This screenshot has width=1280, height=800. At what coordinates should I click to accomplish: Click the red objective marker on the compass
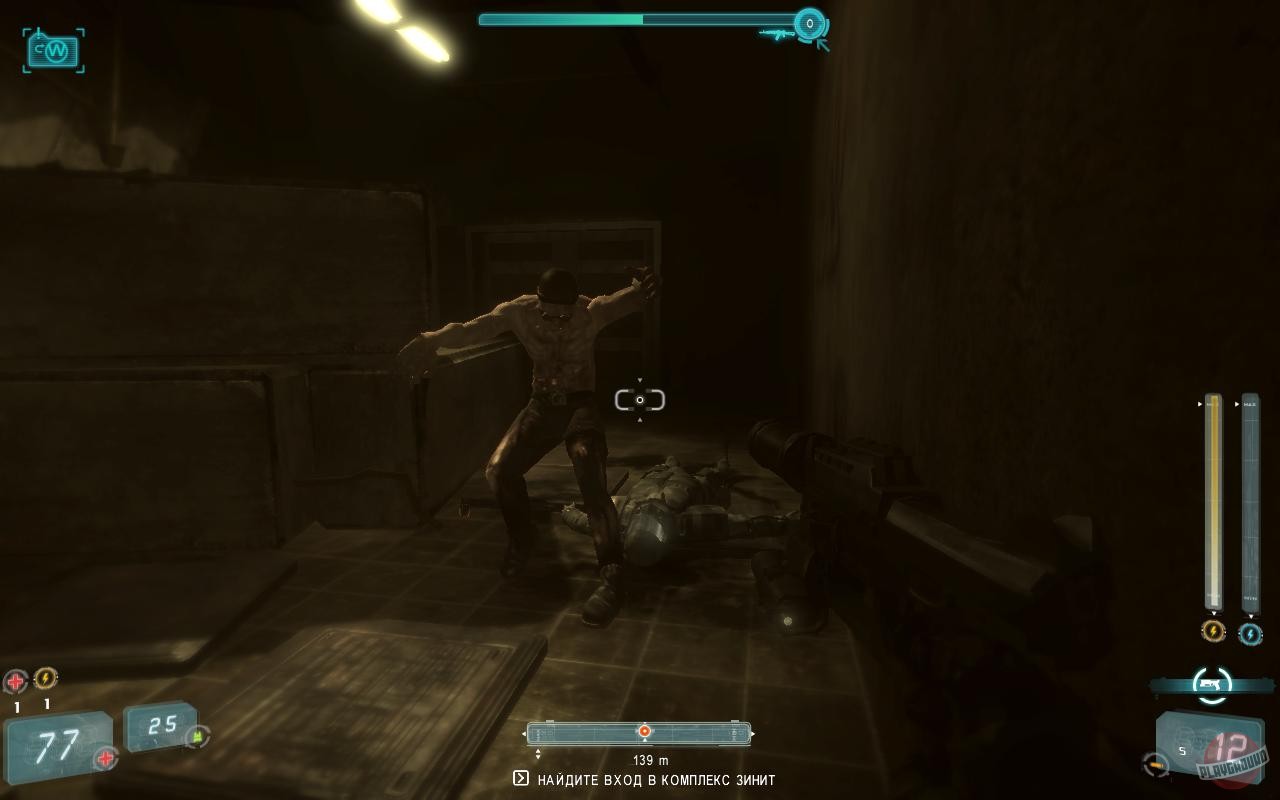(x=643, y=730)
